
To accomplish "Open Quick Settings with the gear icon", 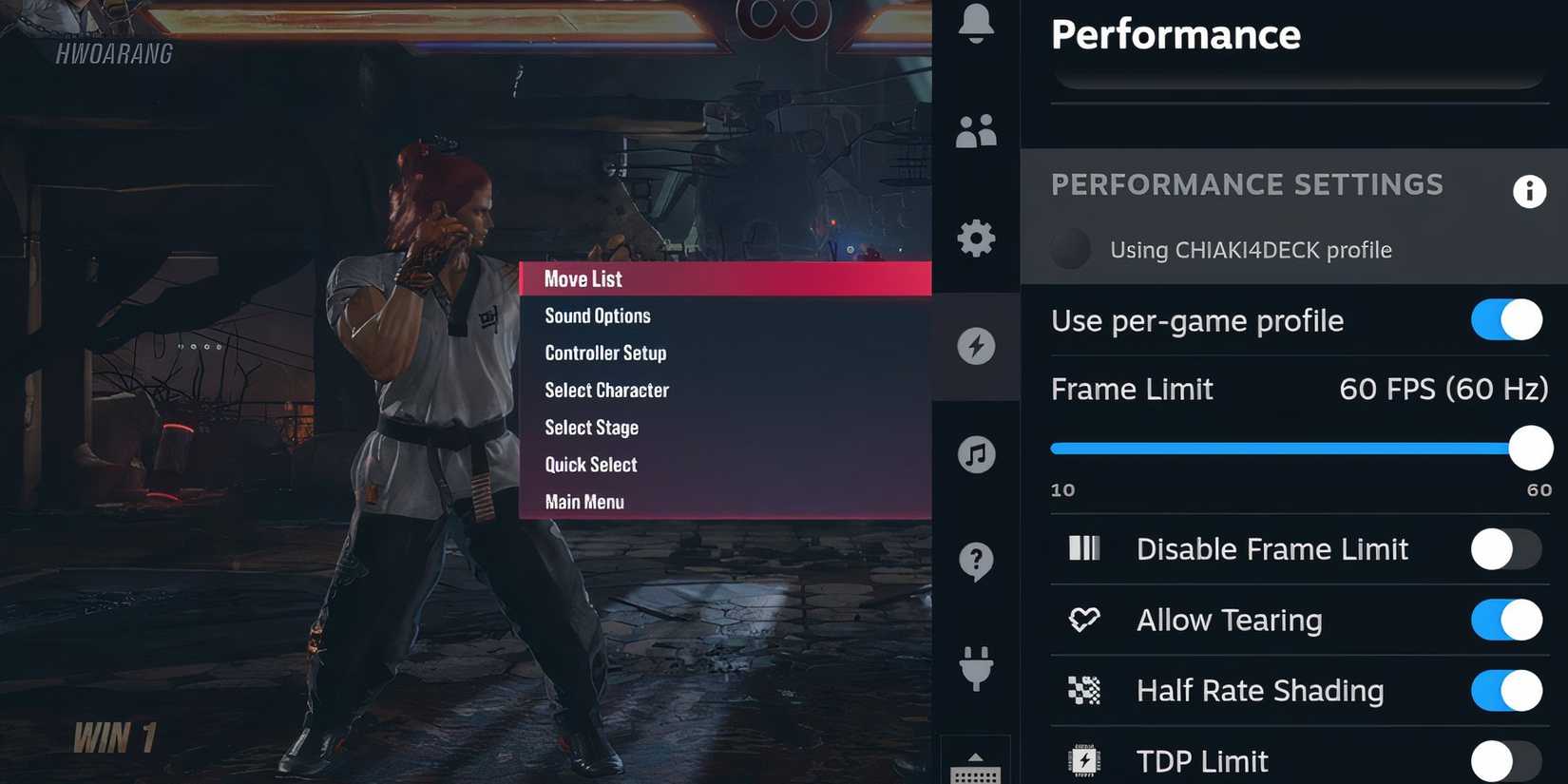I will (x=976, y=239).
